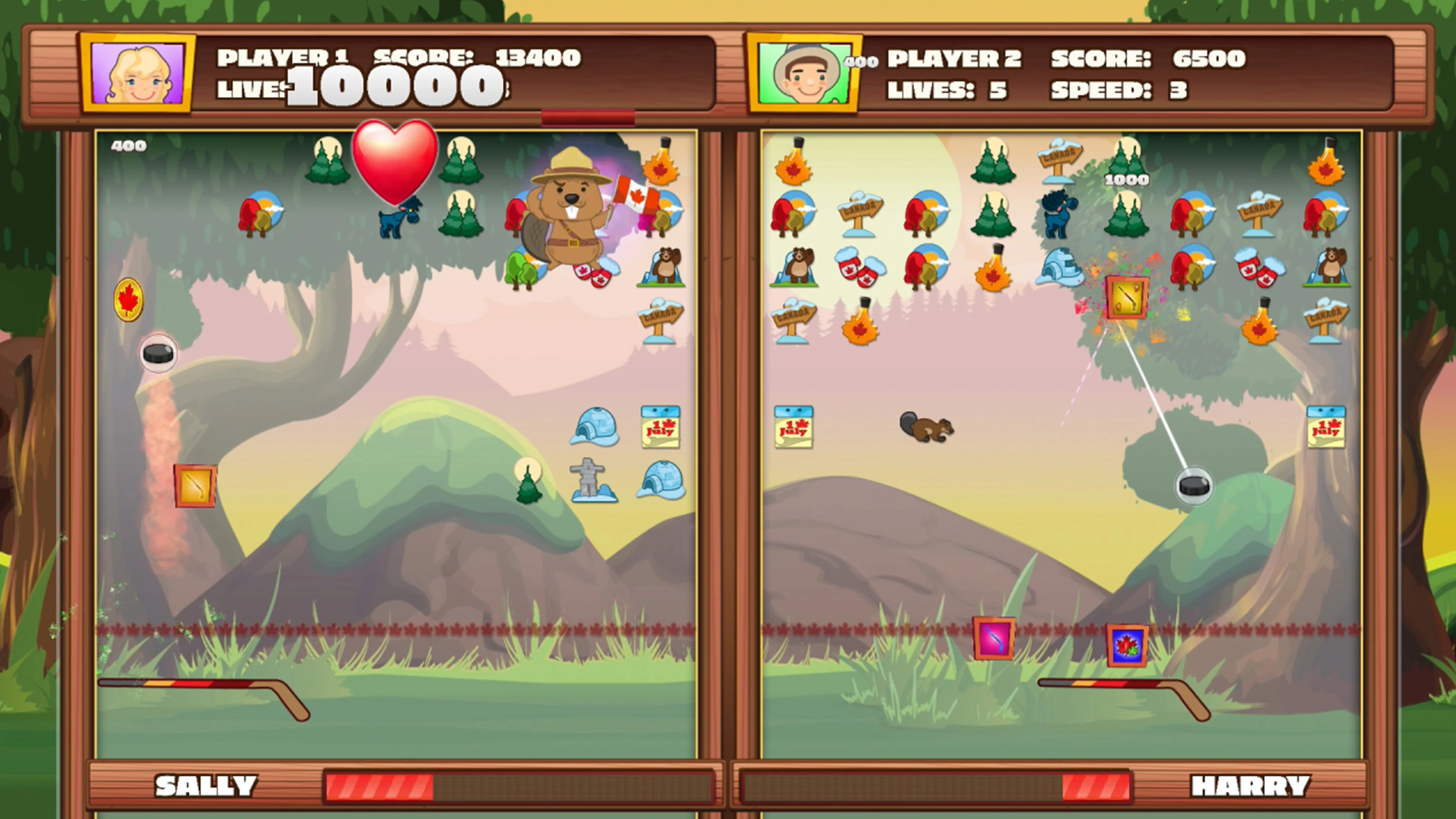The image size is (1456, 819).
Task: Click the hockey puck ball on the left field
Action: 158,353
